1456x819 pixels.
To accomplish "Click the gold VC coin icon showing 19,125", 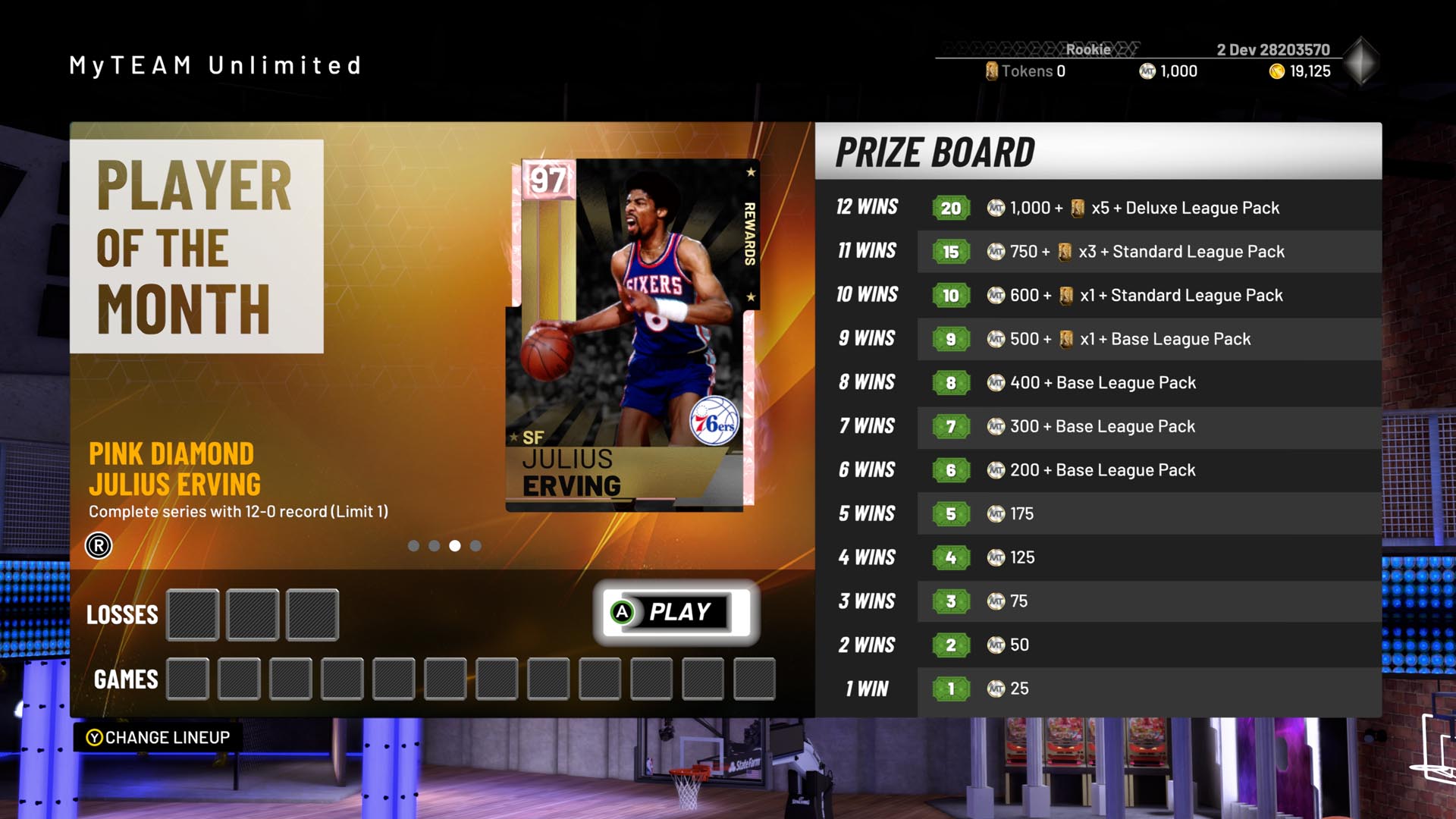I will pos(1276,71).
